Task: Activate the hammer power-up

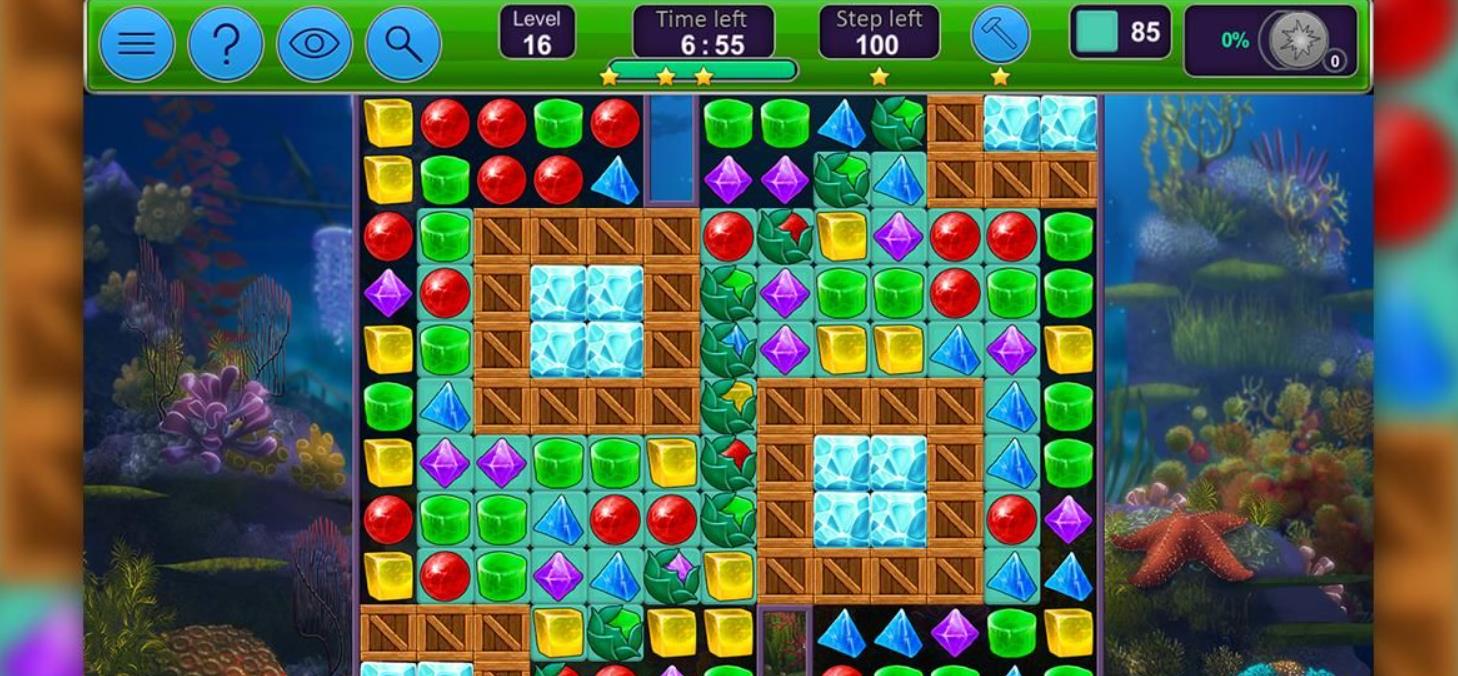Action: coord(1000,35)
